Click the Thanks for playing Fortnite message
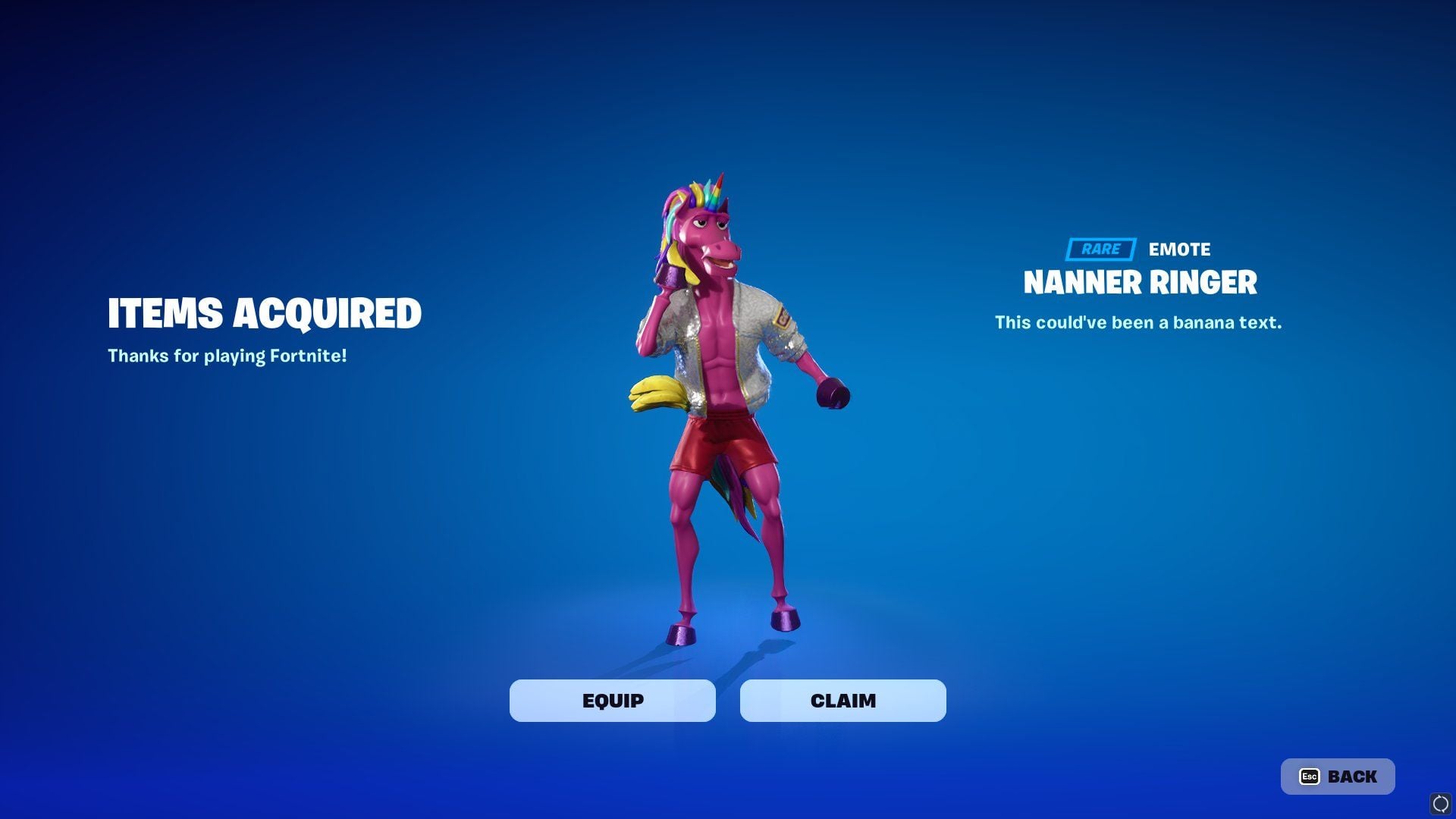This screenshot has width=1456, height=819. pyautogui.click(x=227, y=355)
